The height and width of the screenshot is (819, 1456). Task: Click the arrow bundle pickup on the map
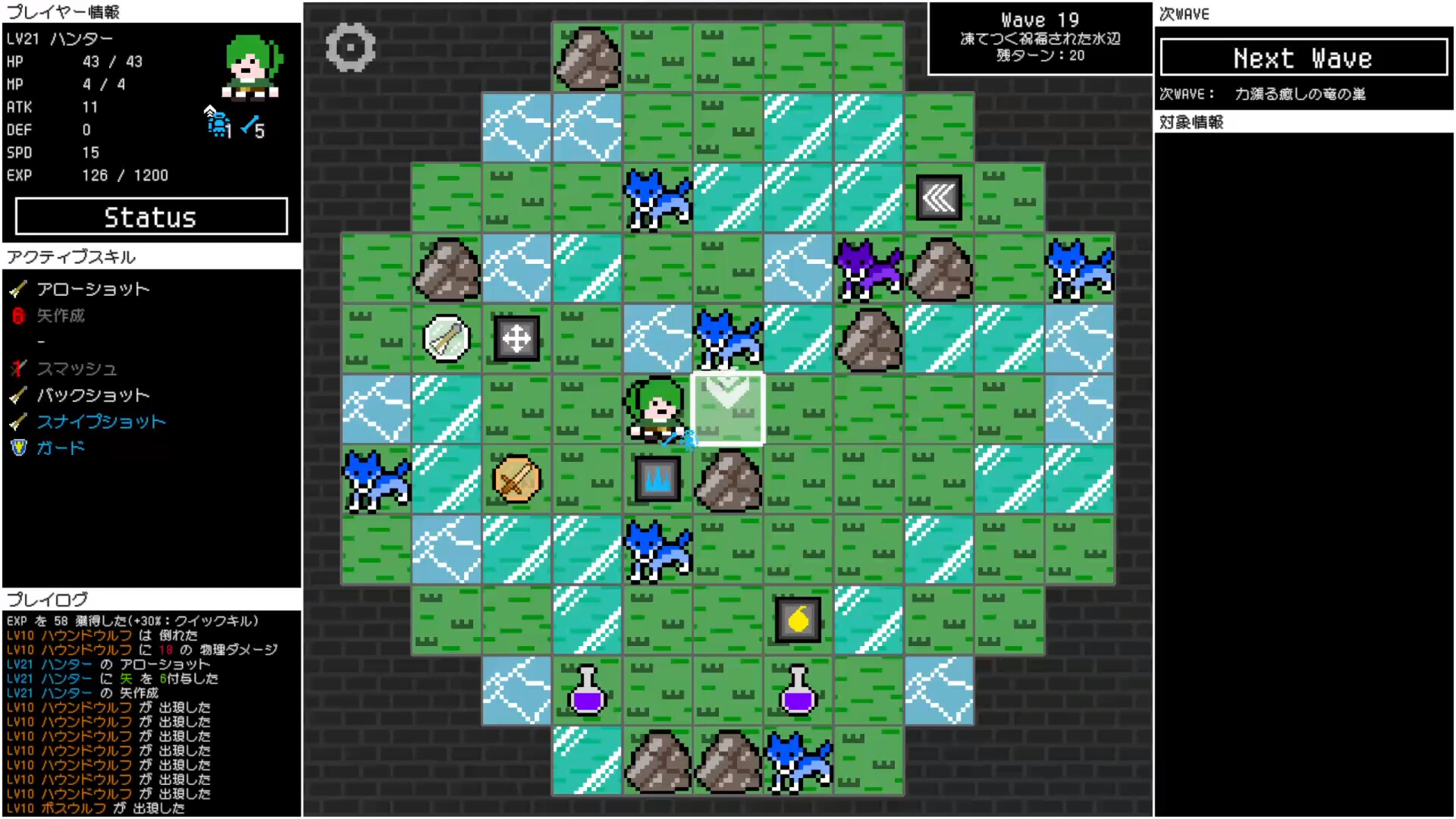tap(446, 338)
